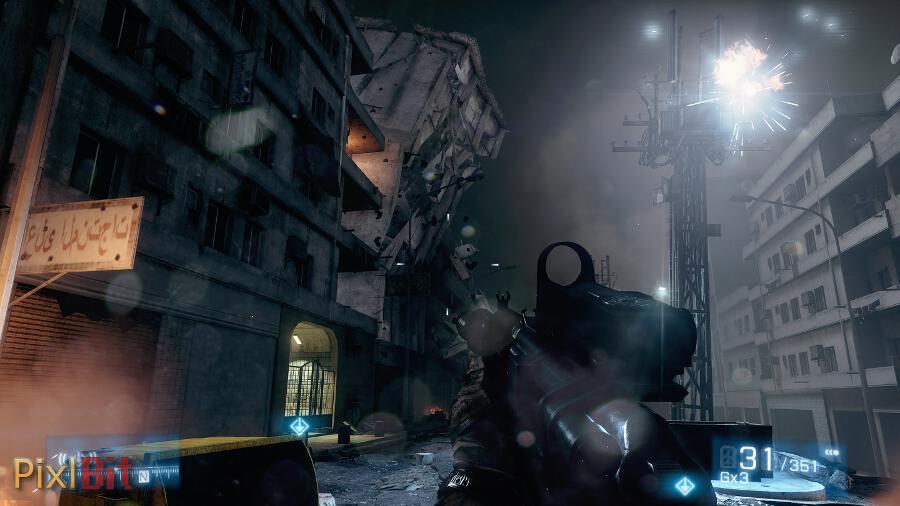The width and height of the screenshot is (900, 506).
Task: Click the diamond objective marker by the arched doorway
Action: tap(297, 426)
